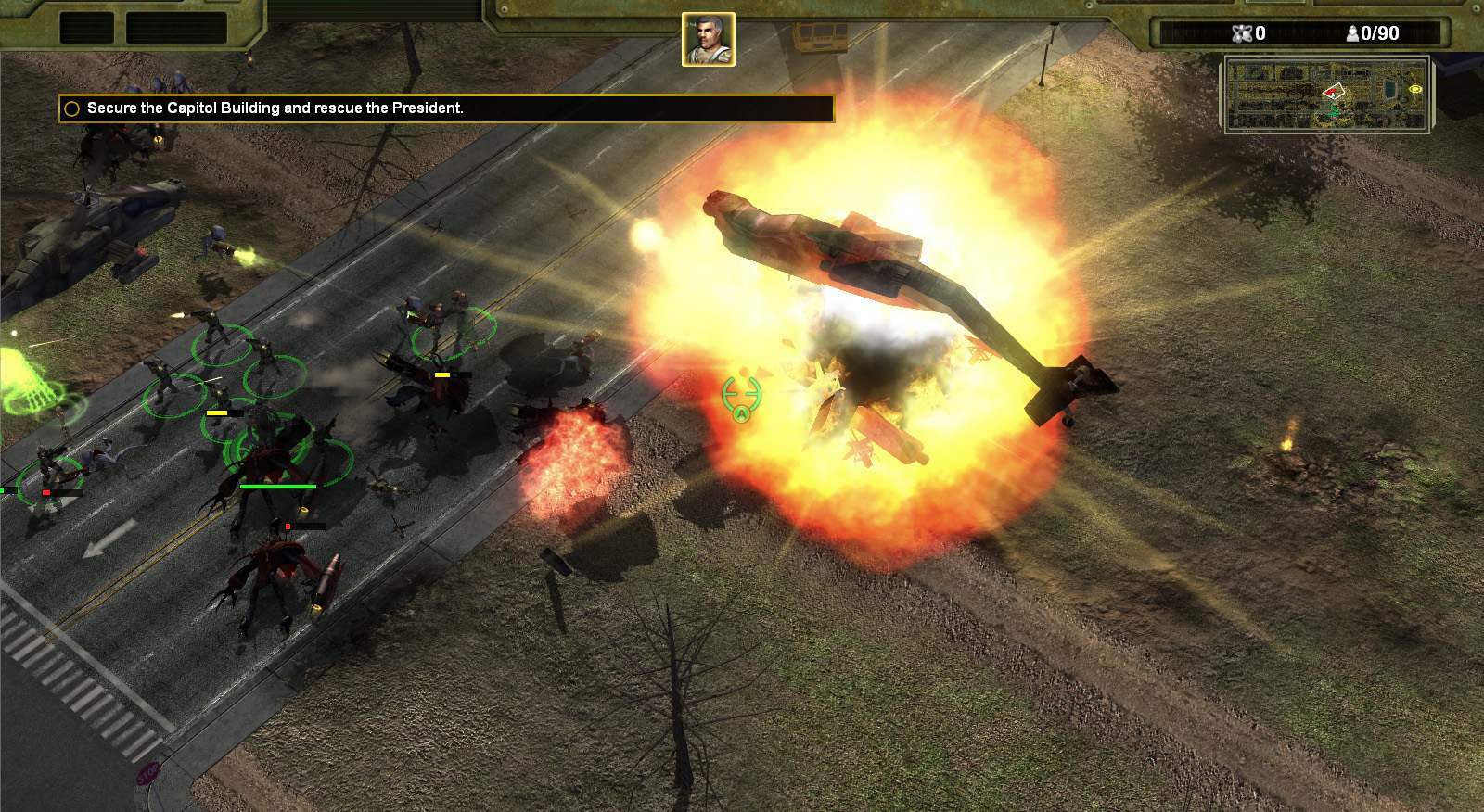Screen dimensions: 1484x812
Task: Click the Capitol Building objective tracker
Action: (275, 108)
